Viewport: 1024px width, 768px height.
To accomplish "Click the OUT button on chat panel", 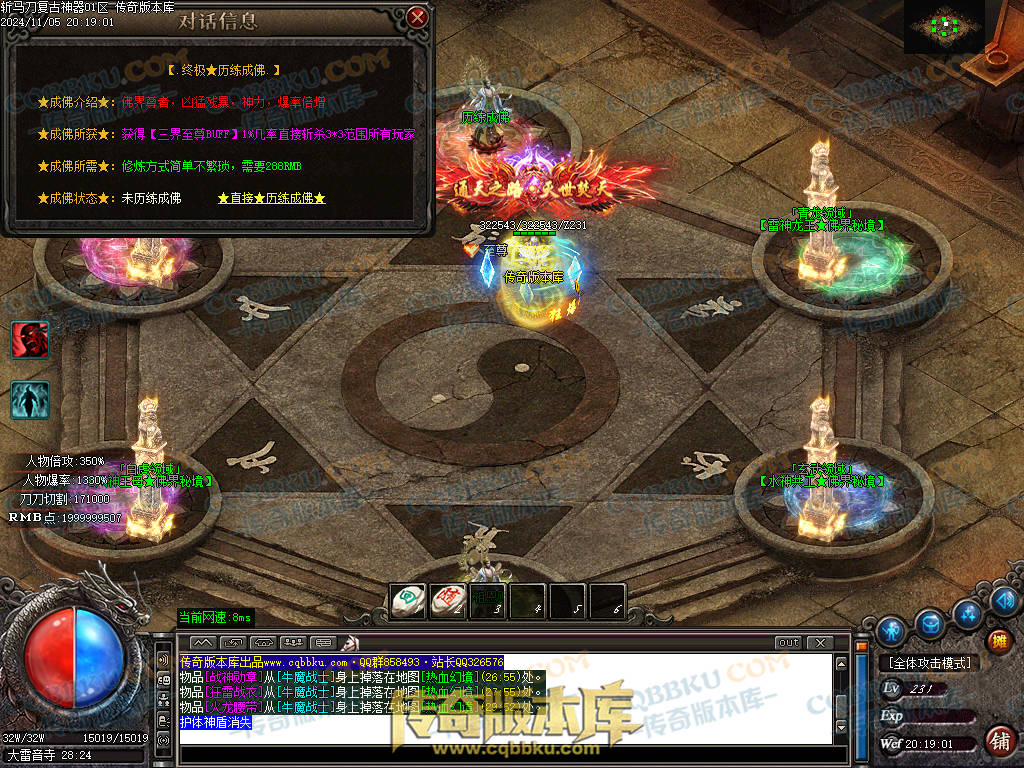I will (788, 642).
